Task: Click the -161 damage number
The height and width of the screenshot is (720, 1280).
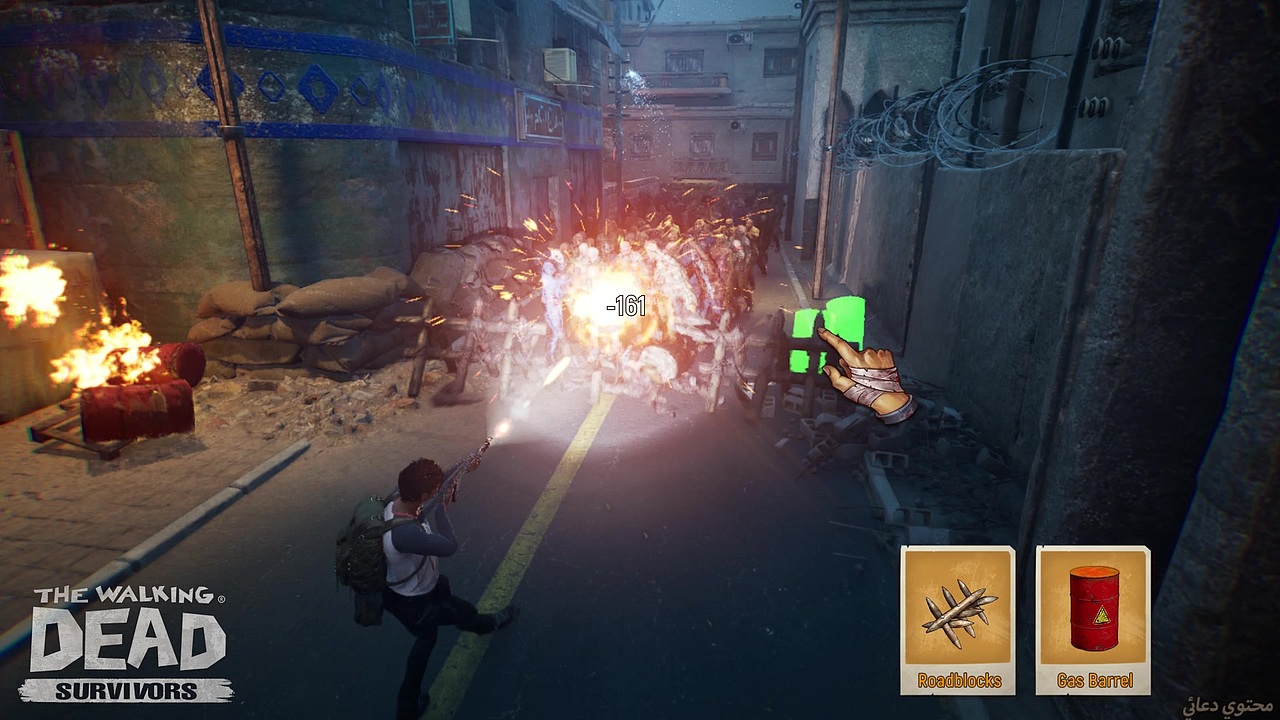Action: 627,307
